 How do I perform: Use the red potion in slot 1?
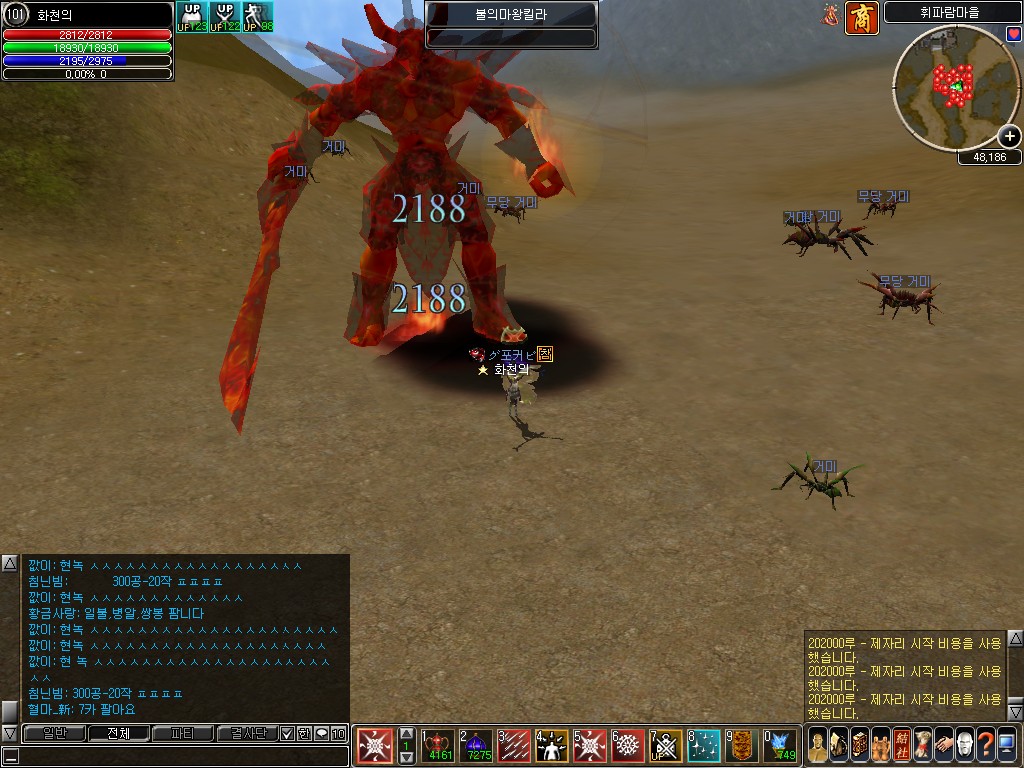[440, 745]
